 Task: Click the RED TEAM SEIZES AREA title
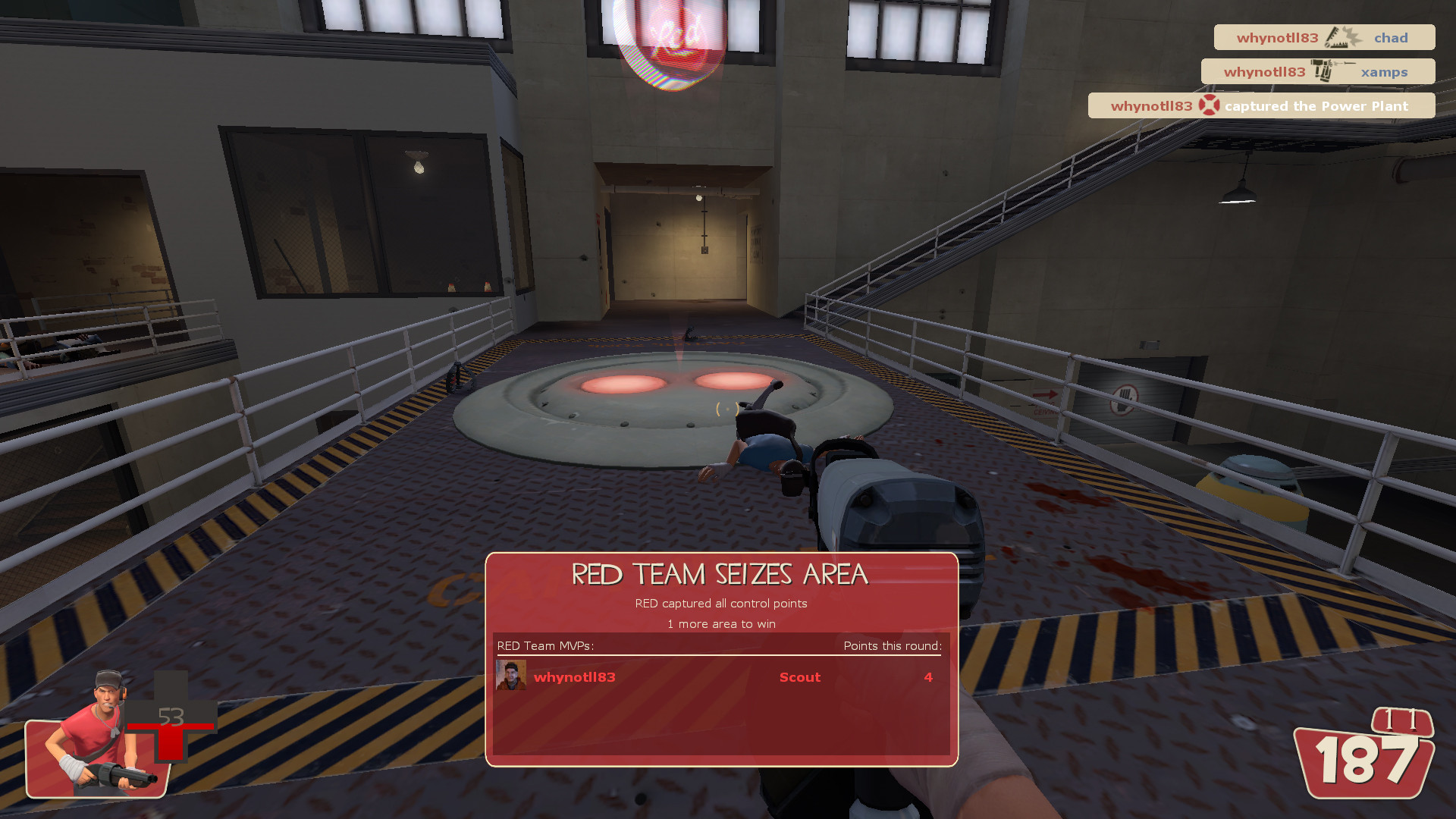[x=719, y=575]
